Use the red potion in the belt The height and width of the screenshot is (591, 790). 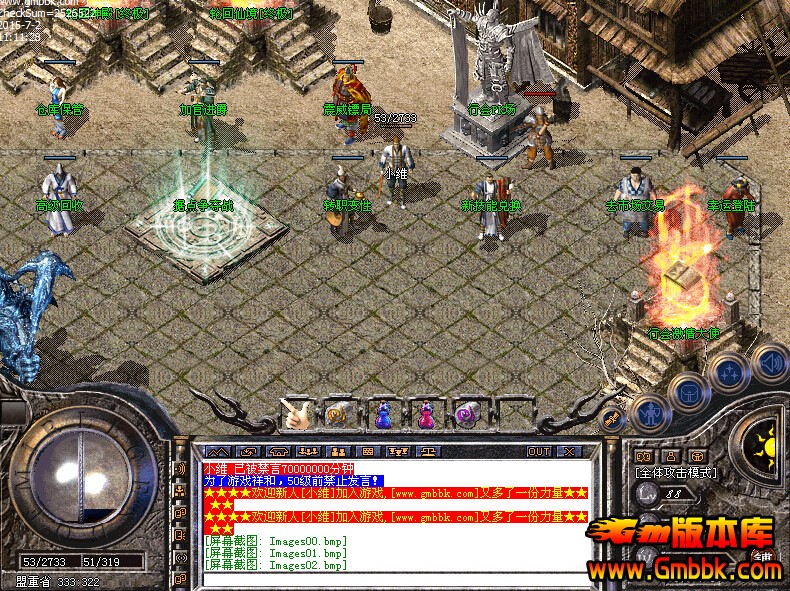(425, 414)
